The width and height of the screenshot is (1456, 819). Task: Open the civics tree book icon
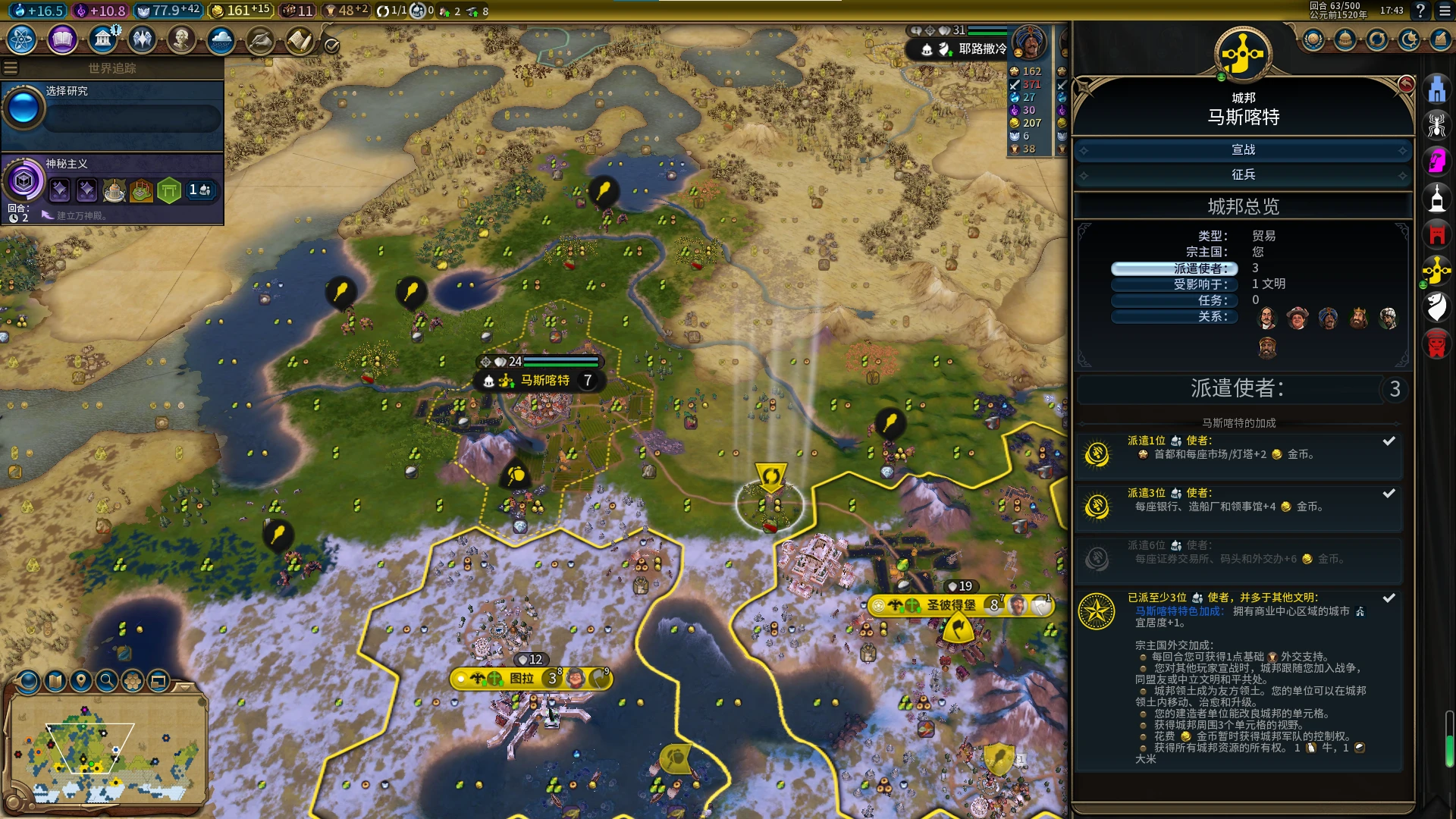(x=62, y=39)
